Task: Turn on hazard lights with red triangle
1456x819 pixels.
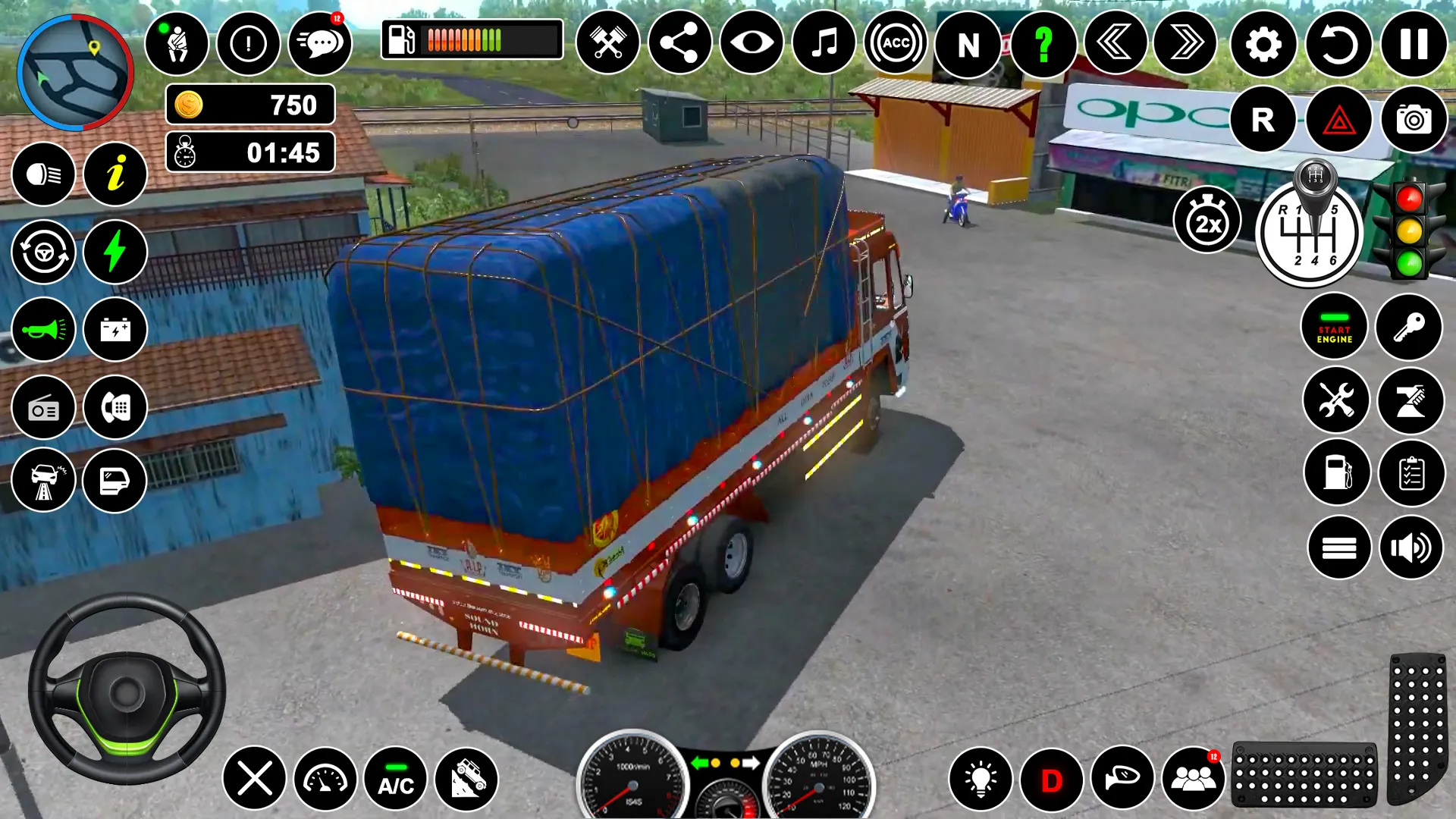Action: point(1337,120)
